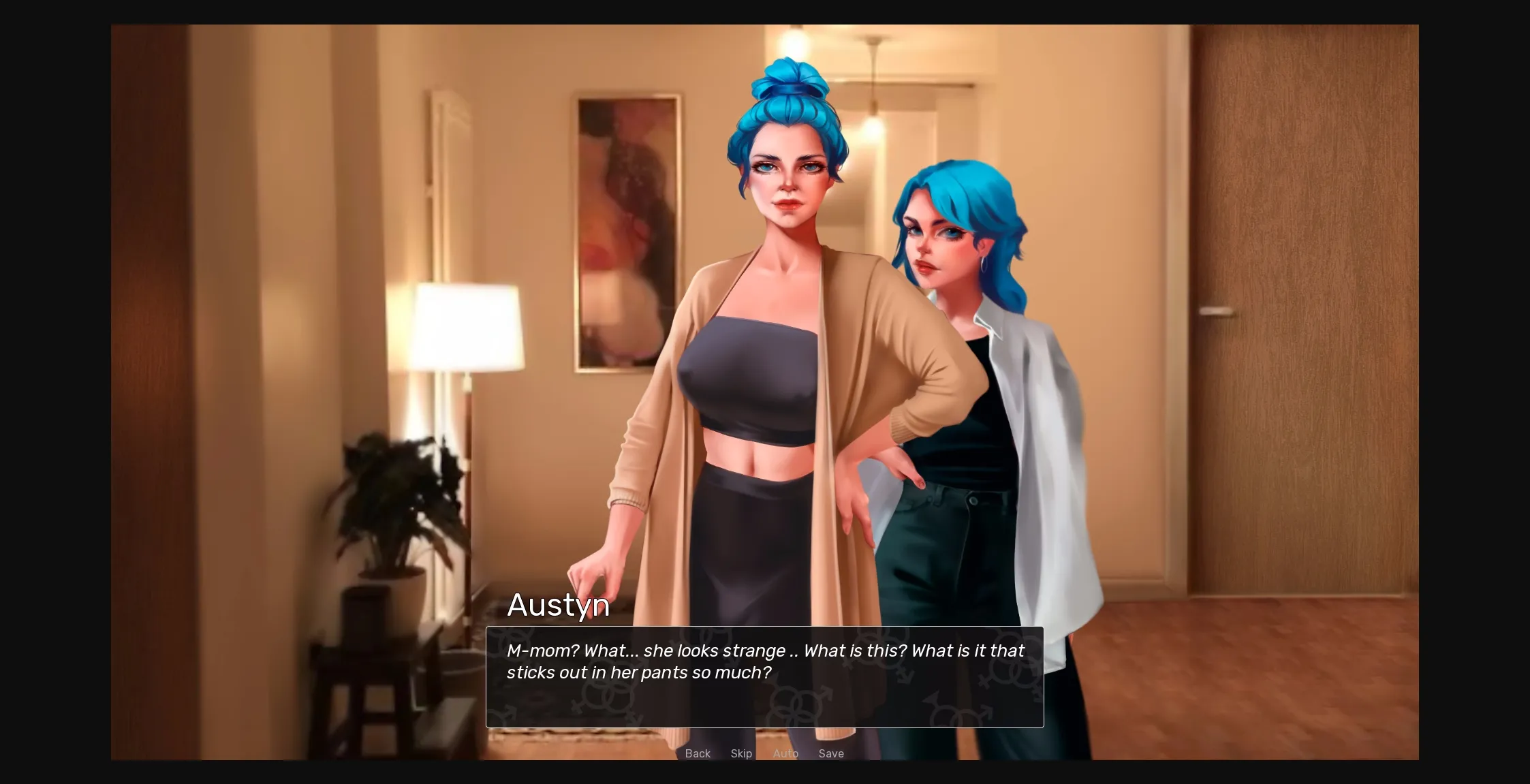Click the character name Austyn
Image resolution: width=1530 pixels, height=784 pixels.
(557, 605)
